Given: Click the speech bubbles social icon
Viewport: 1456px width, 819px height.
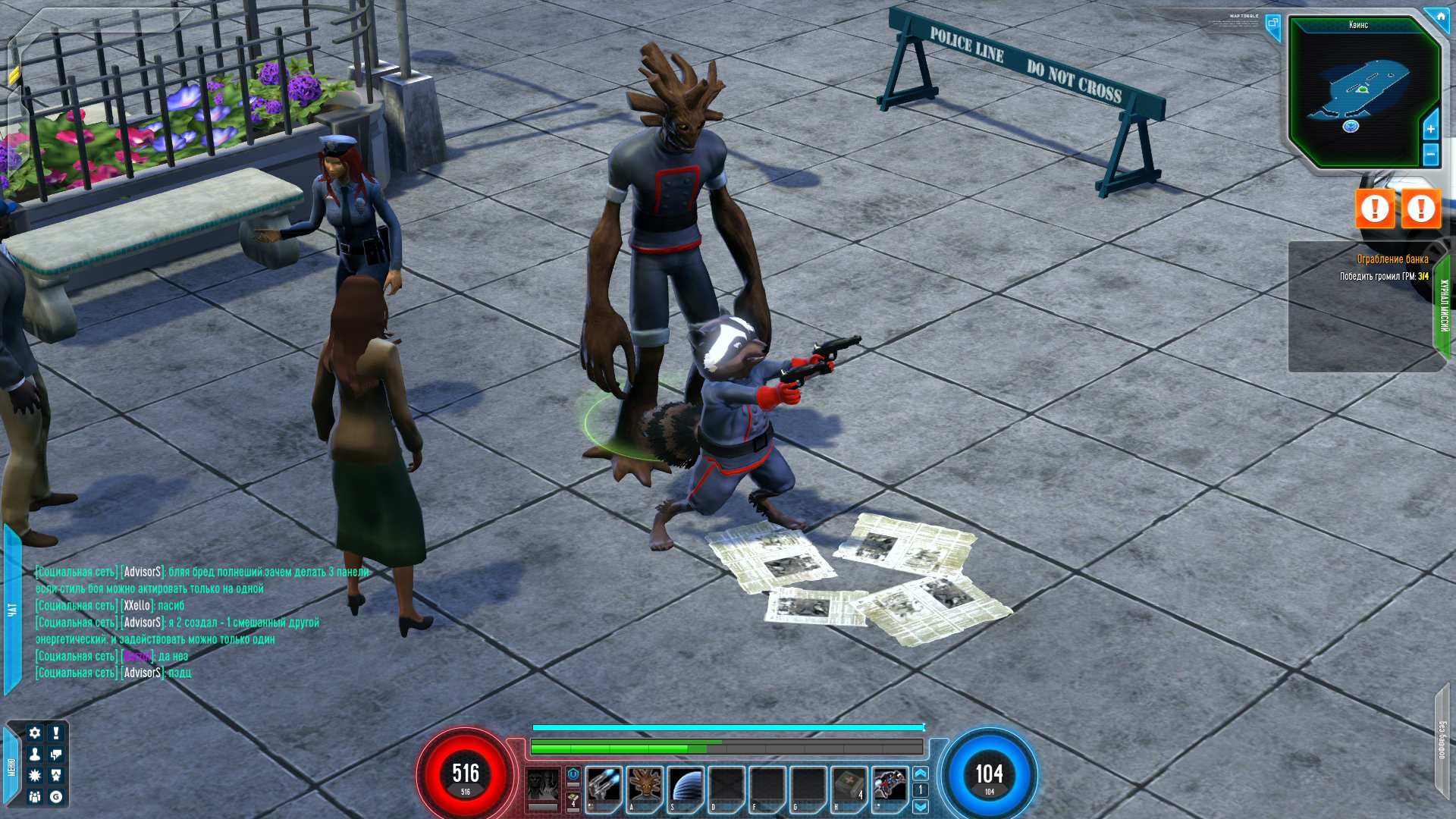Looking at the screenshot, I should 56,754.
